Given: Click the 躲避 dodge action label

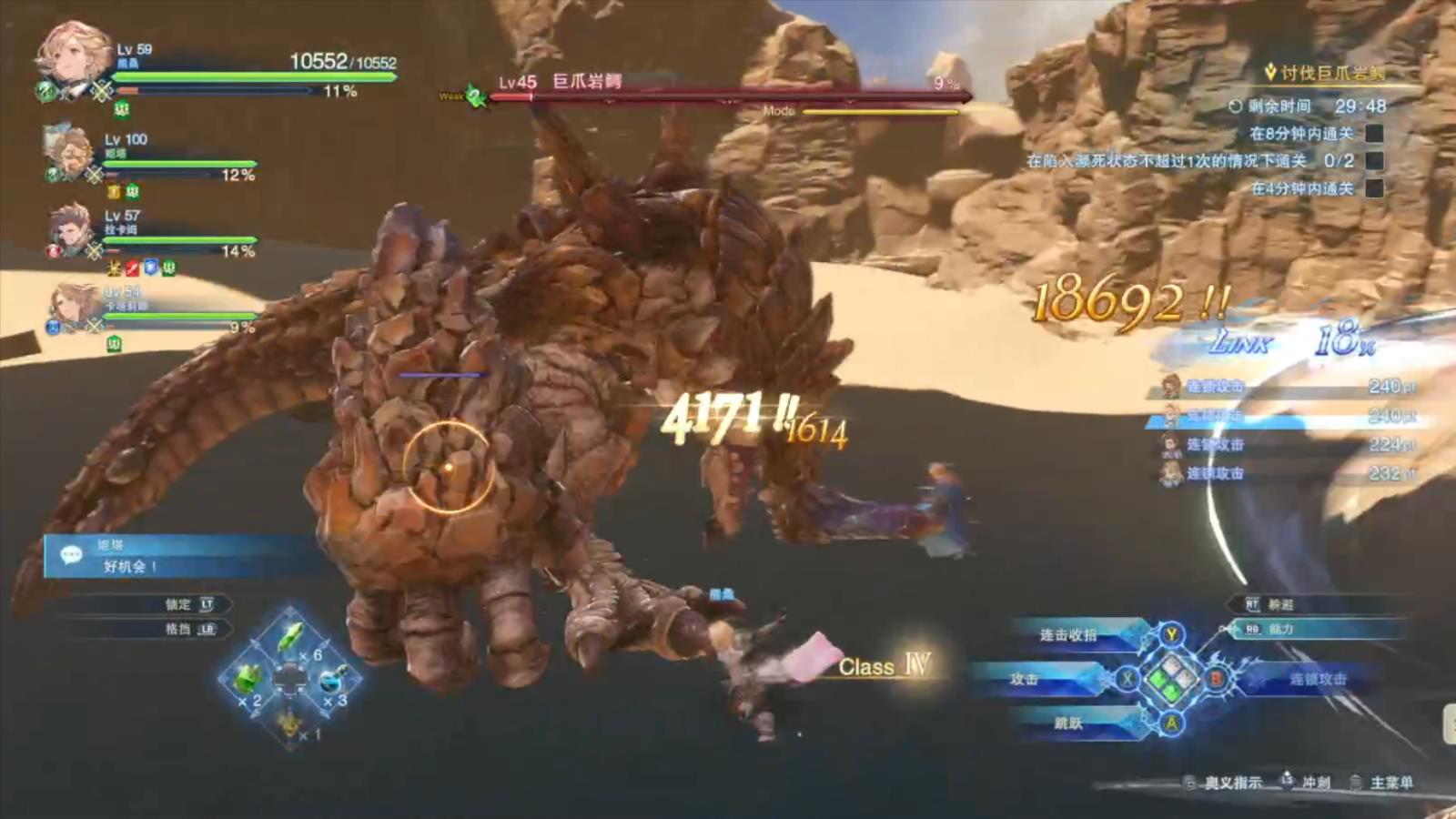Looking at the screenshot, I should pos(1281,604).
